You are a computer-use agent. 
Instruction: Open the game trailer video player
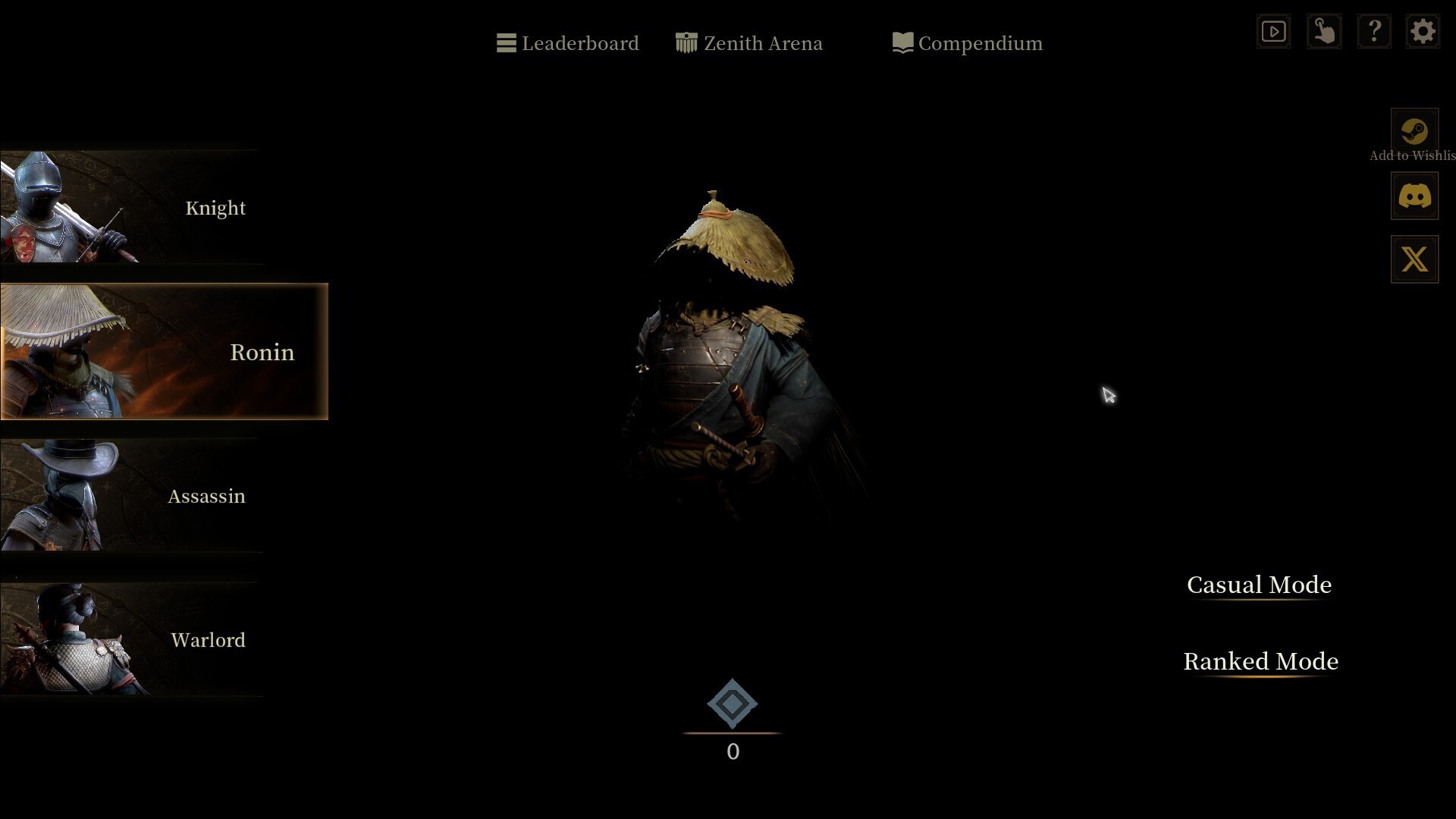point(1273,31)
